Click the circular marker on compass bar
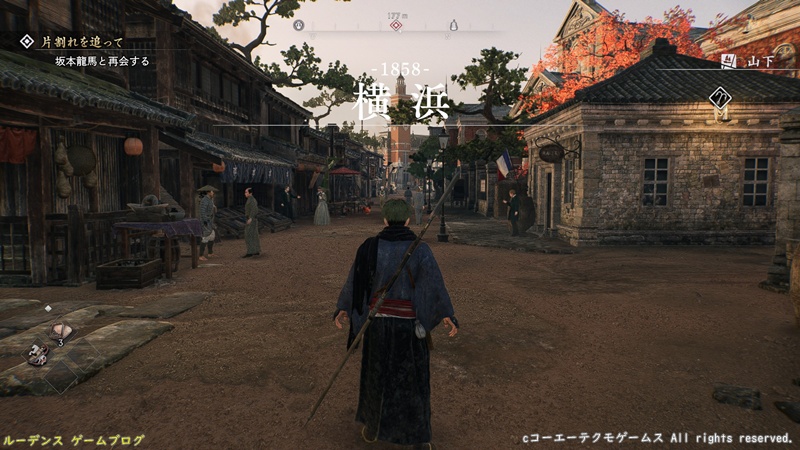 click(x=298, y=25)
